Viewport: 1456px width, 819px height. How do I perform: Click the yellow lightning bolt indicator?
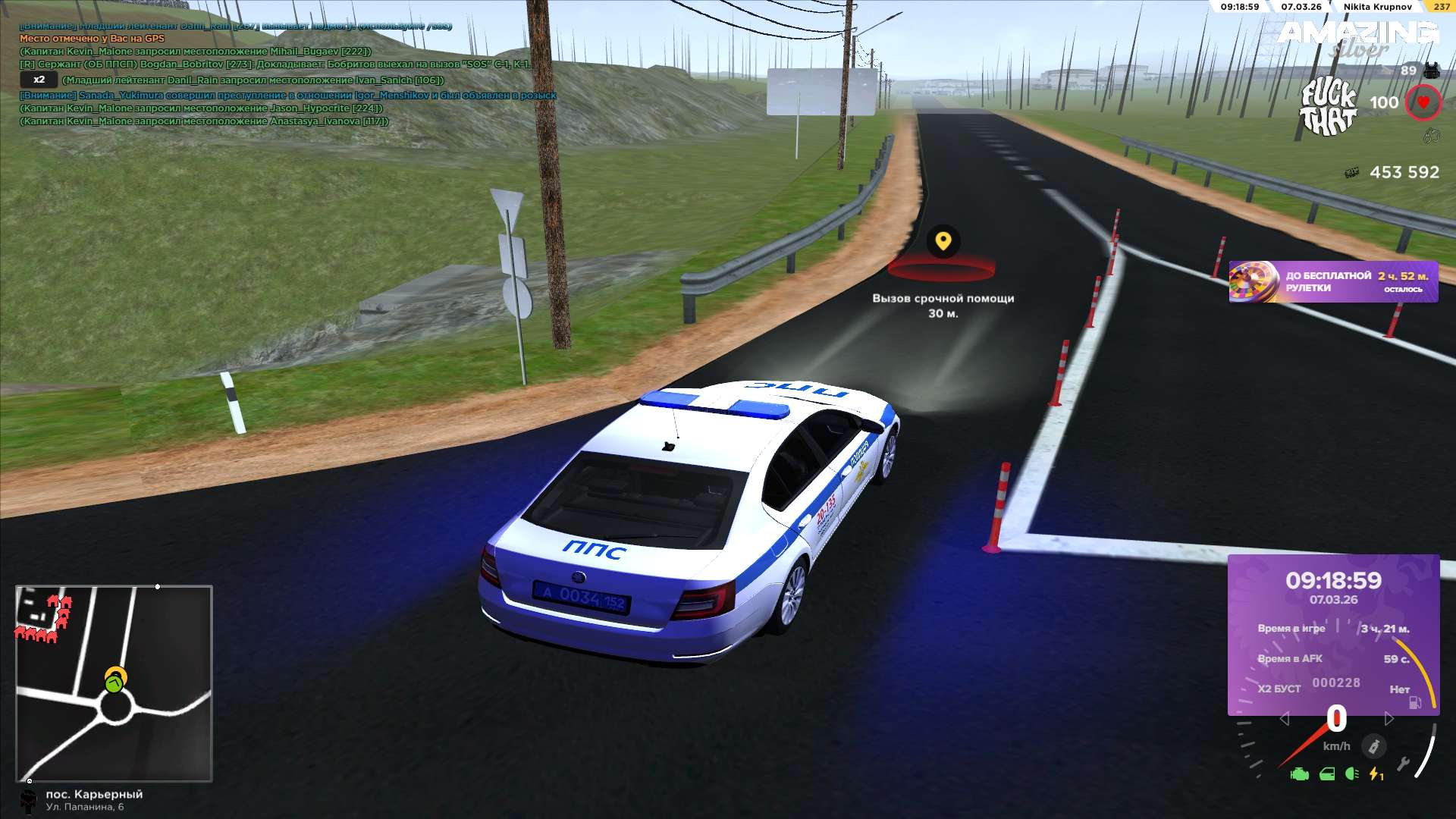point(1375,774)
